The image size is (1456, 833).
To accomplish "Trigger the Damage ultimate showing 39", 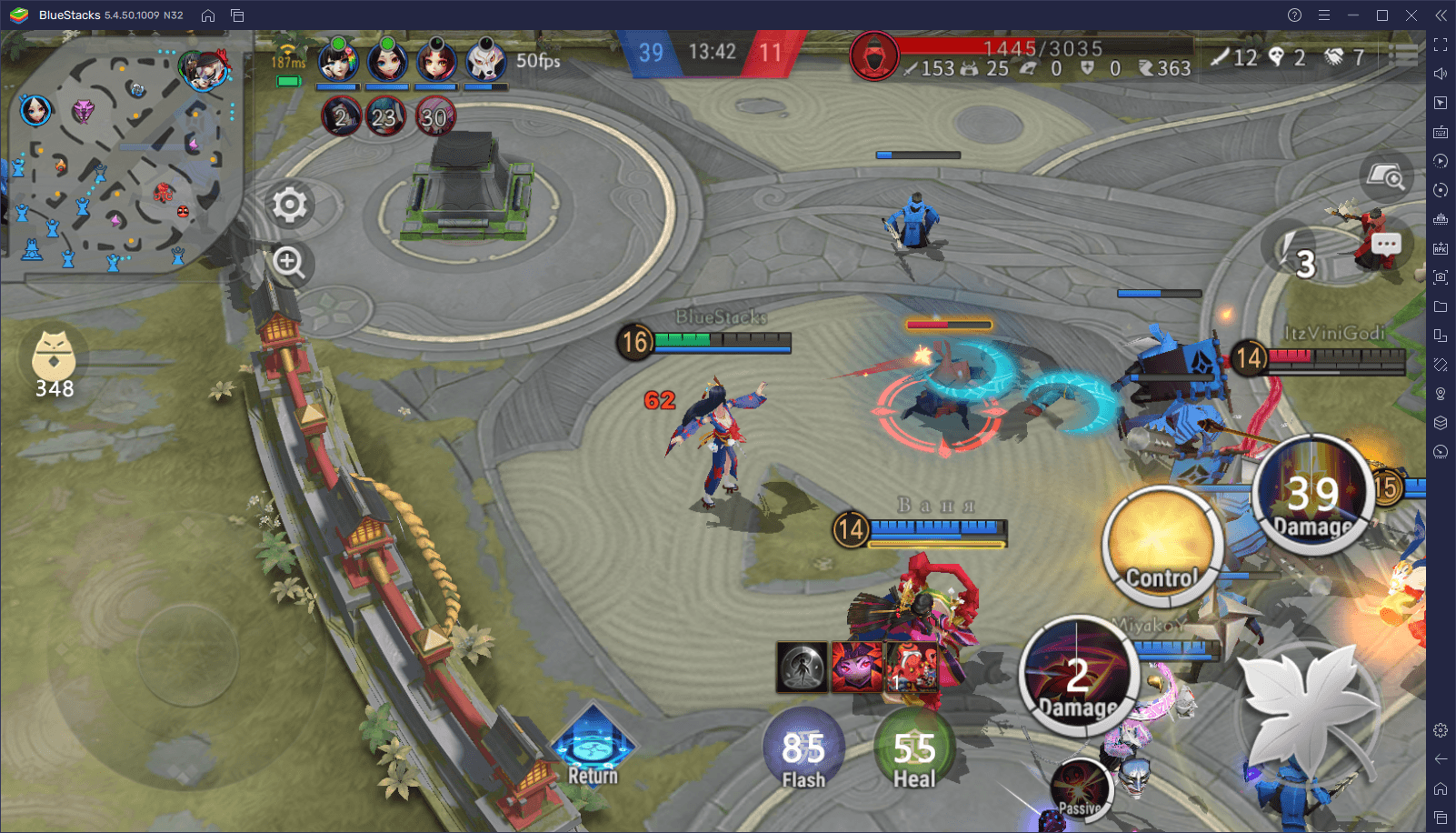I will [x=1312, y=496].
